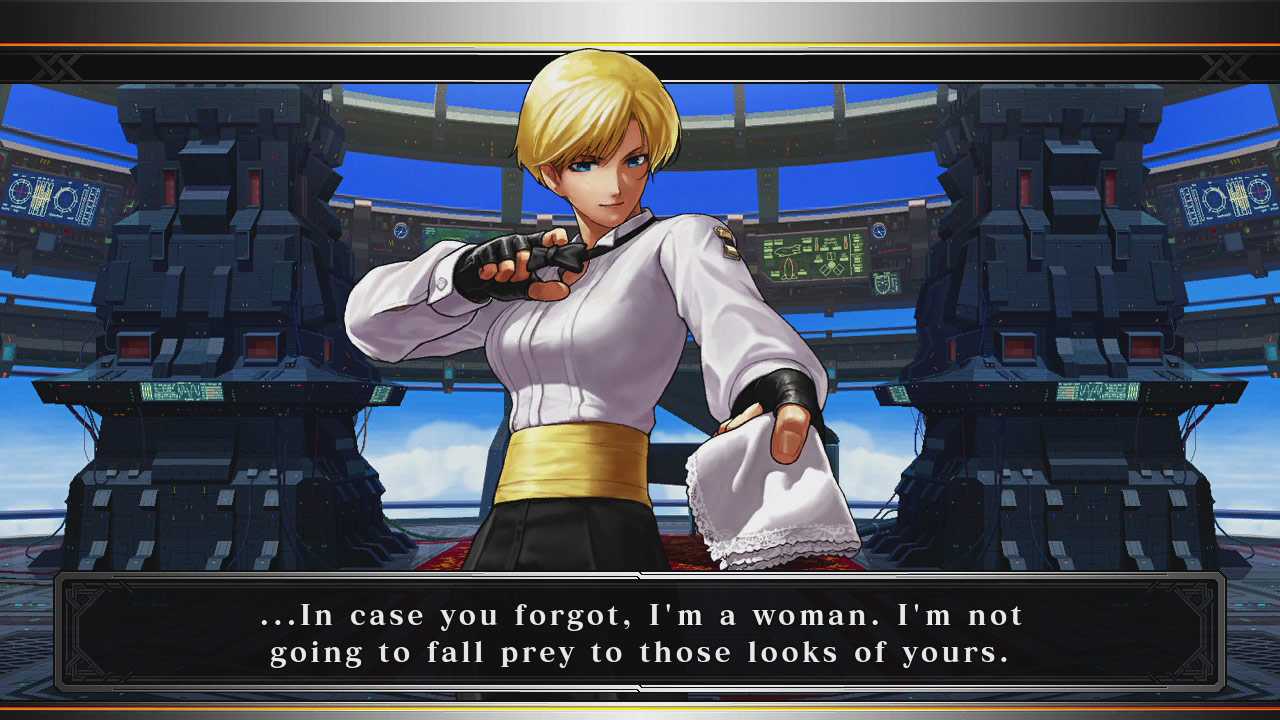This screenshot has width=1280, height=720.
Task: Click the green mask-shaped readout screen
Action: coord(882,282)
